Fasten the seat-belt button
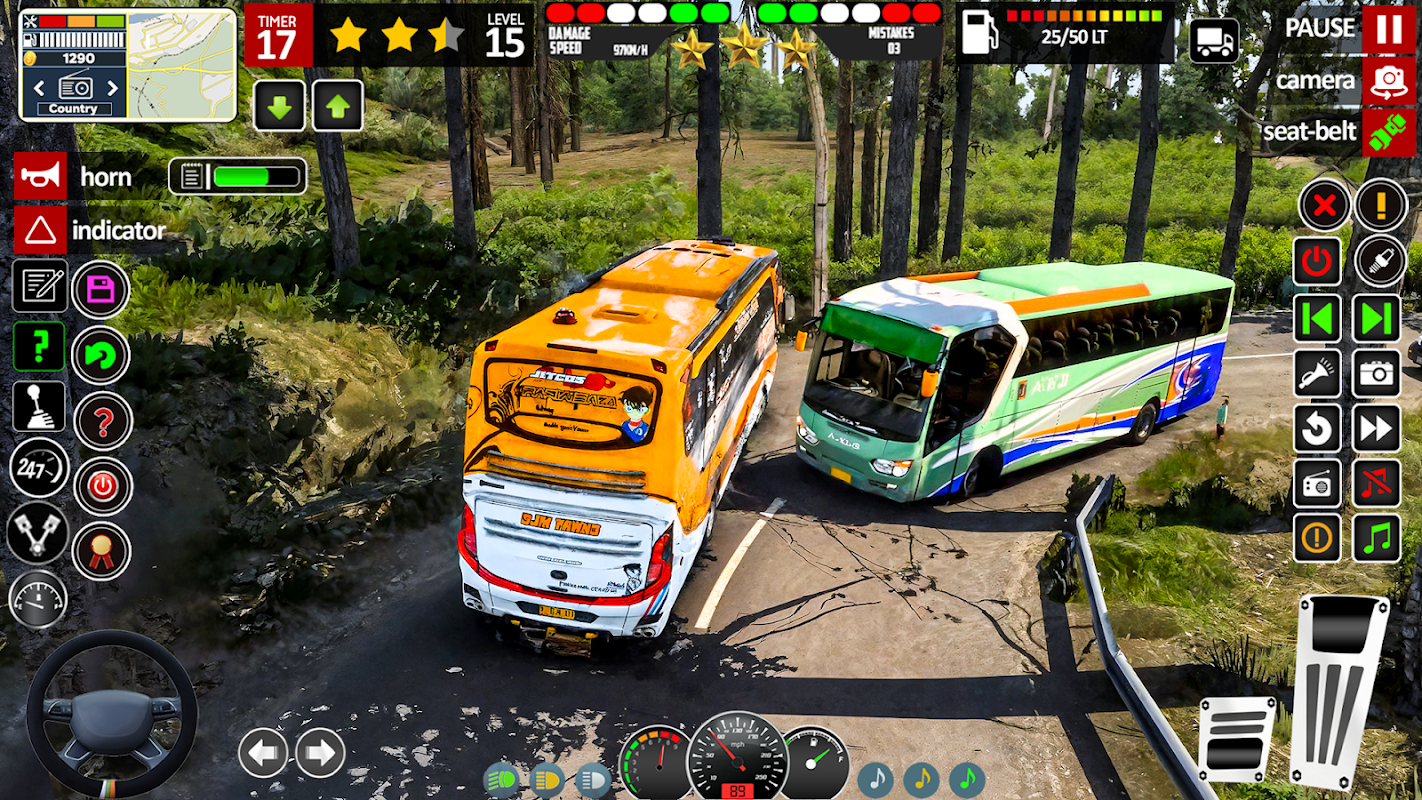1422x800 pixels. (x=1388, y=133)
